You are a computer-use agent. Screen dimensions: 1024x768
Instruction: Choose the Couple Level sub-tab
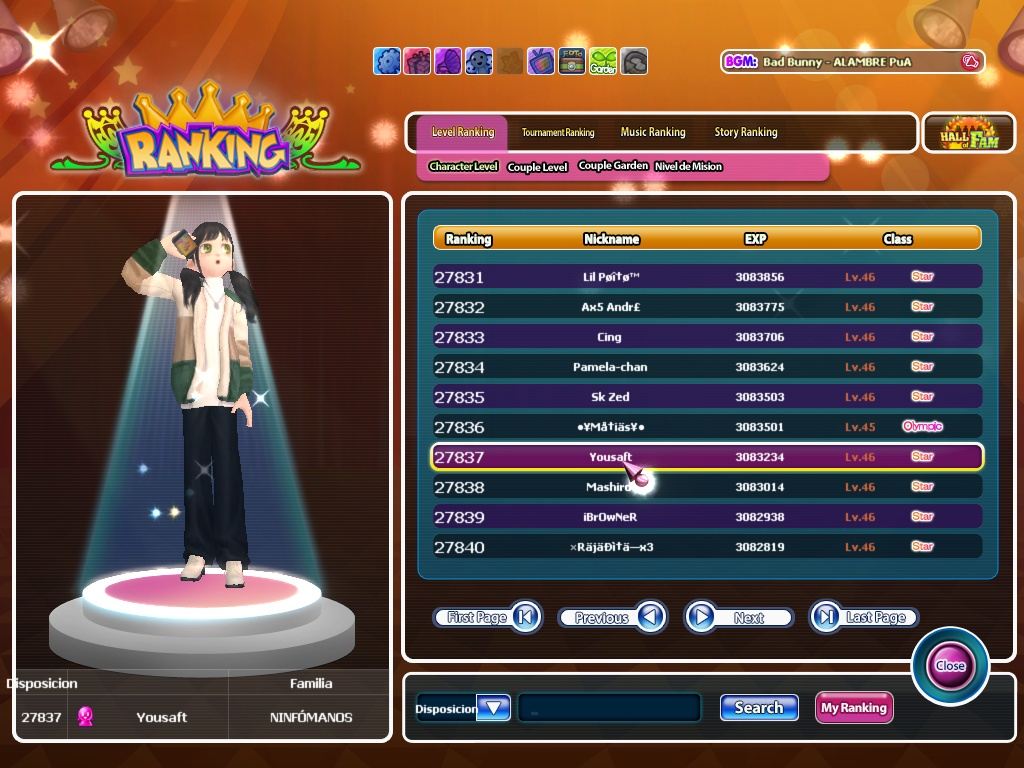(x=537, y=167)
